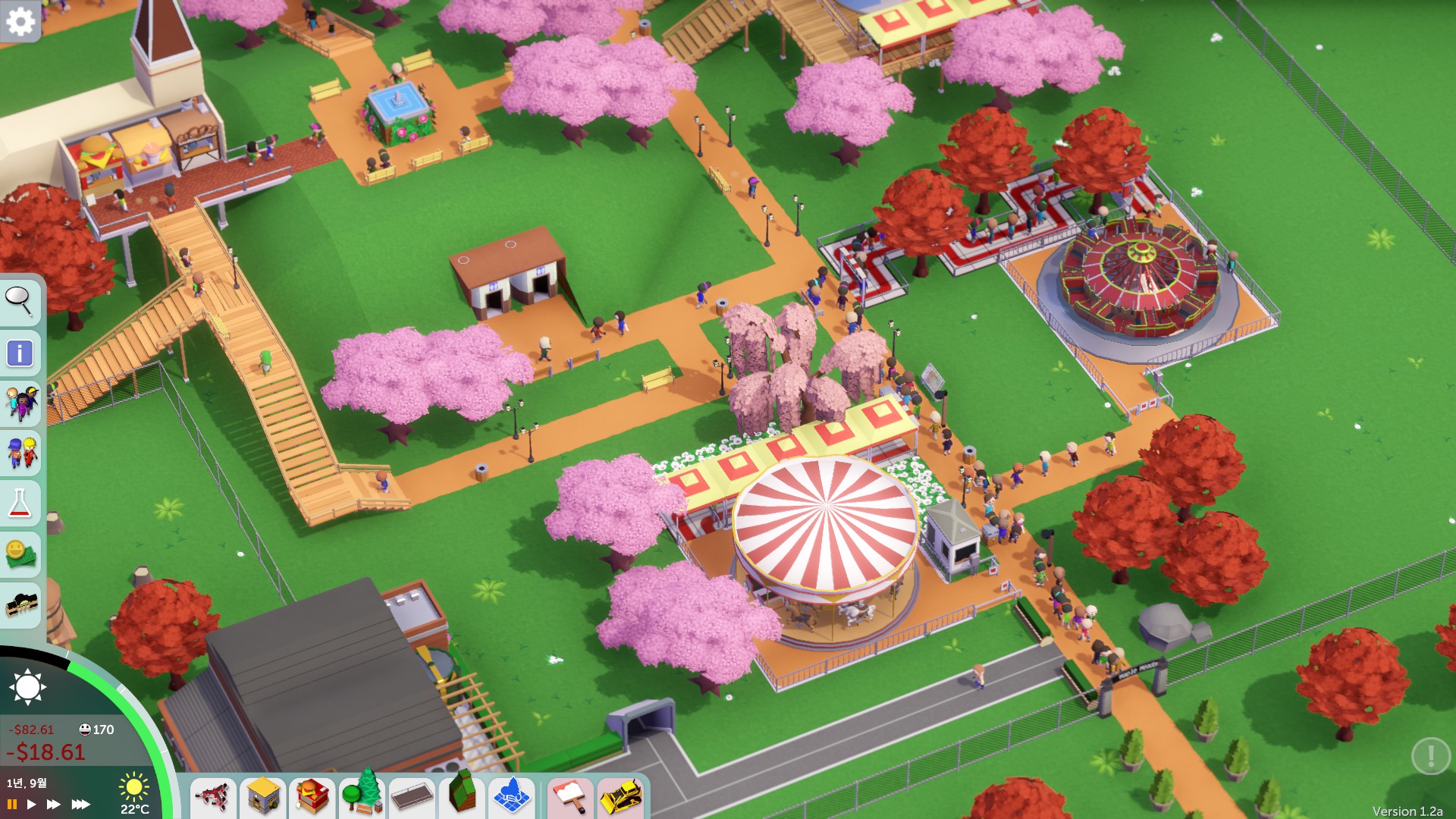
Task: Show the guests list
Action: pyautogui.click(x=20, y=403)
